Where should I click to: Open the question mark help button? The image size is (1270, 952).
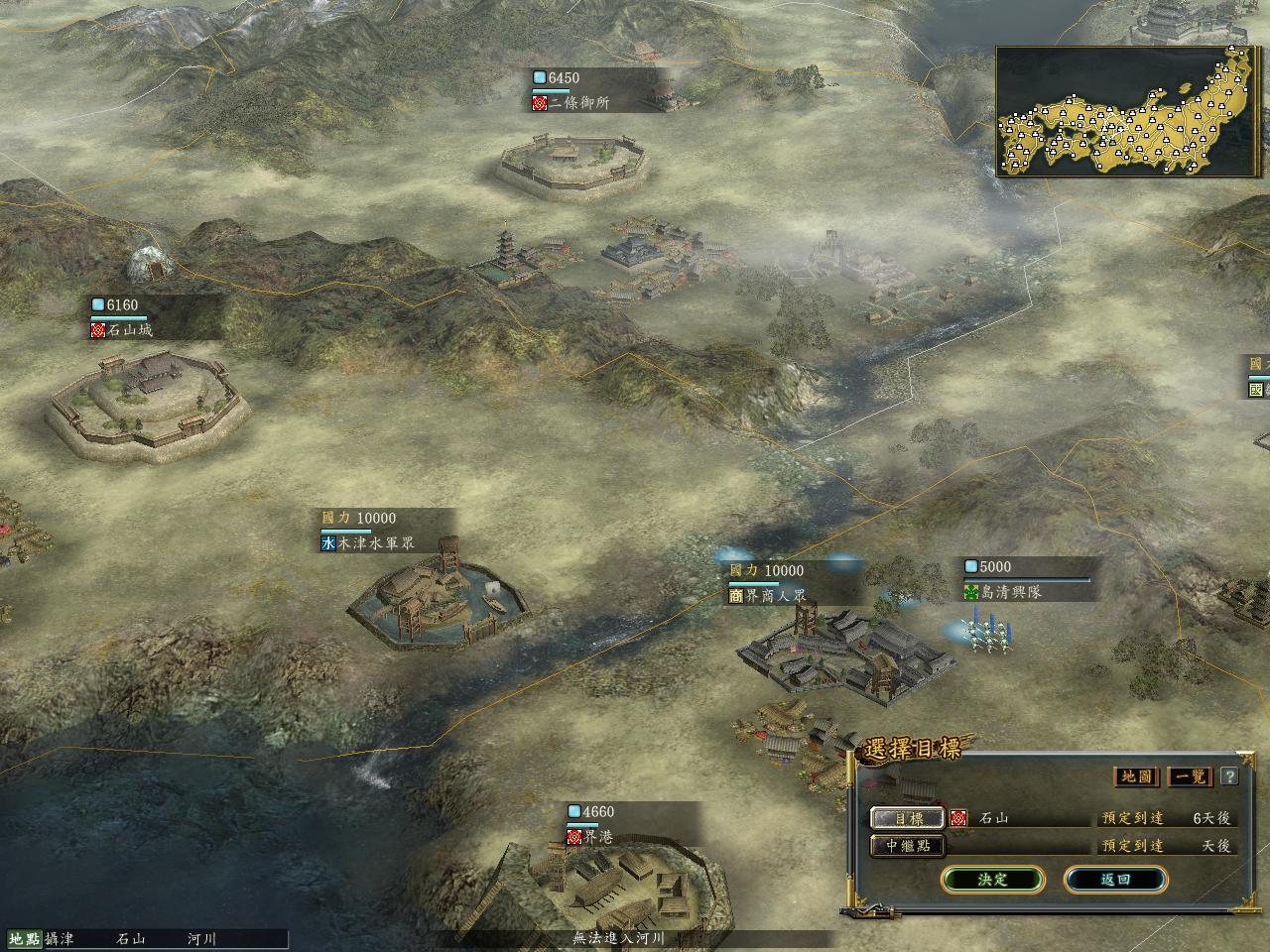[1229, 776]
